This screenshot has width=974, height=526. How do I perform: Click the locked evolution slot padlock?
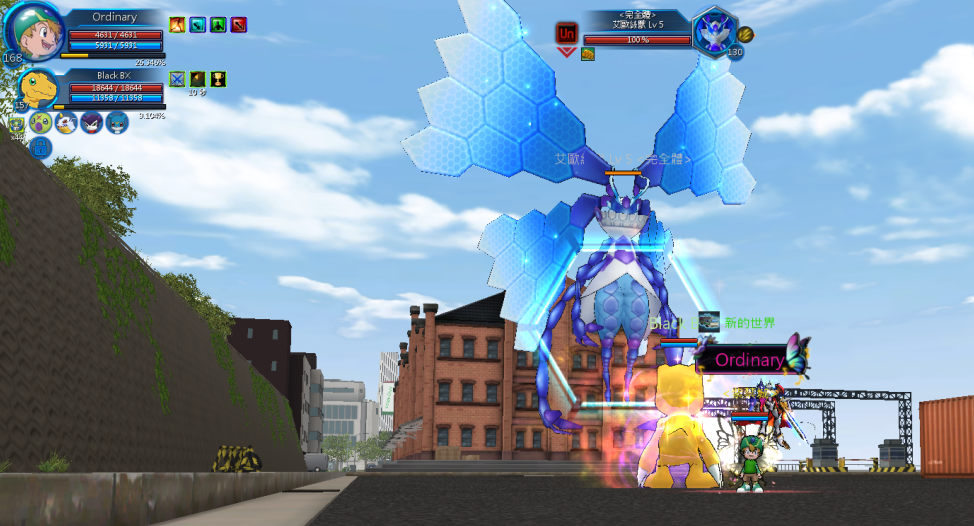[41, 149]
